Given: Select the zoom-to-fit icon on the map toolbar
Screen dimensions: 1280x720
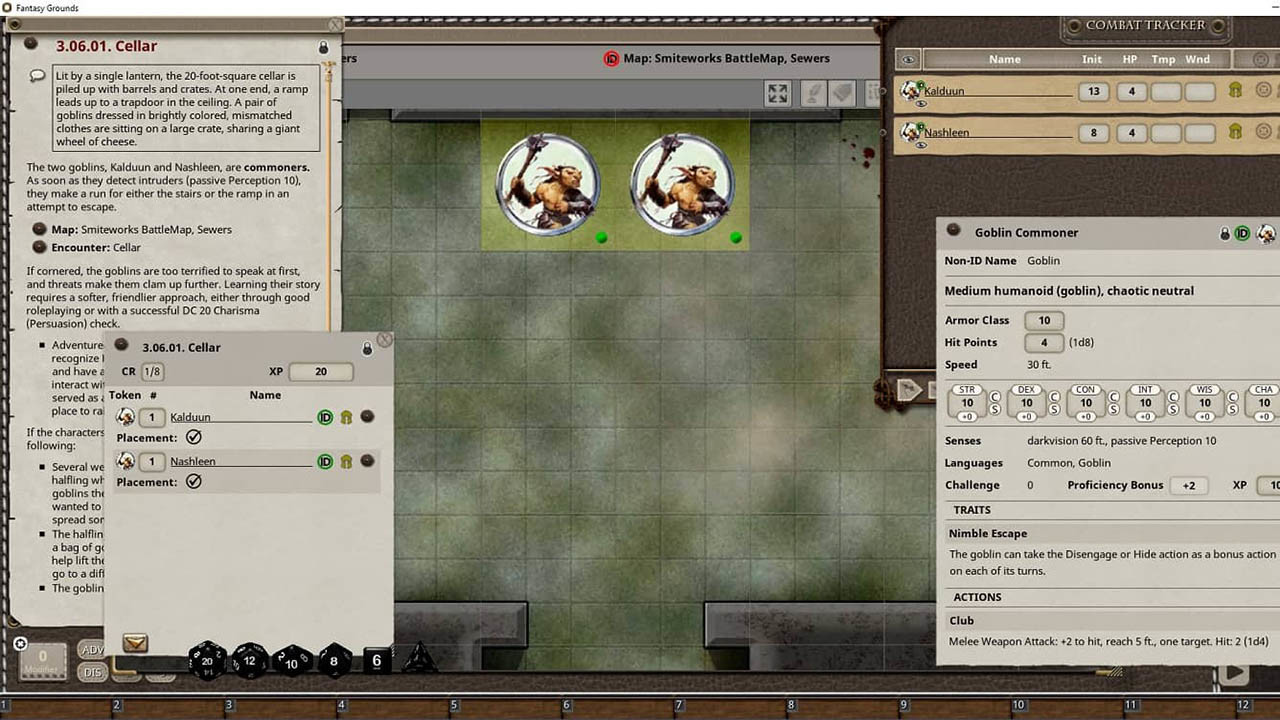Looking at the screenshot, I should click(777, 92).
